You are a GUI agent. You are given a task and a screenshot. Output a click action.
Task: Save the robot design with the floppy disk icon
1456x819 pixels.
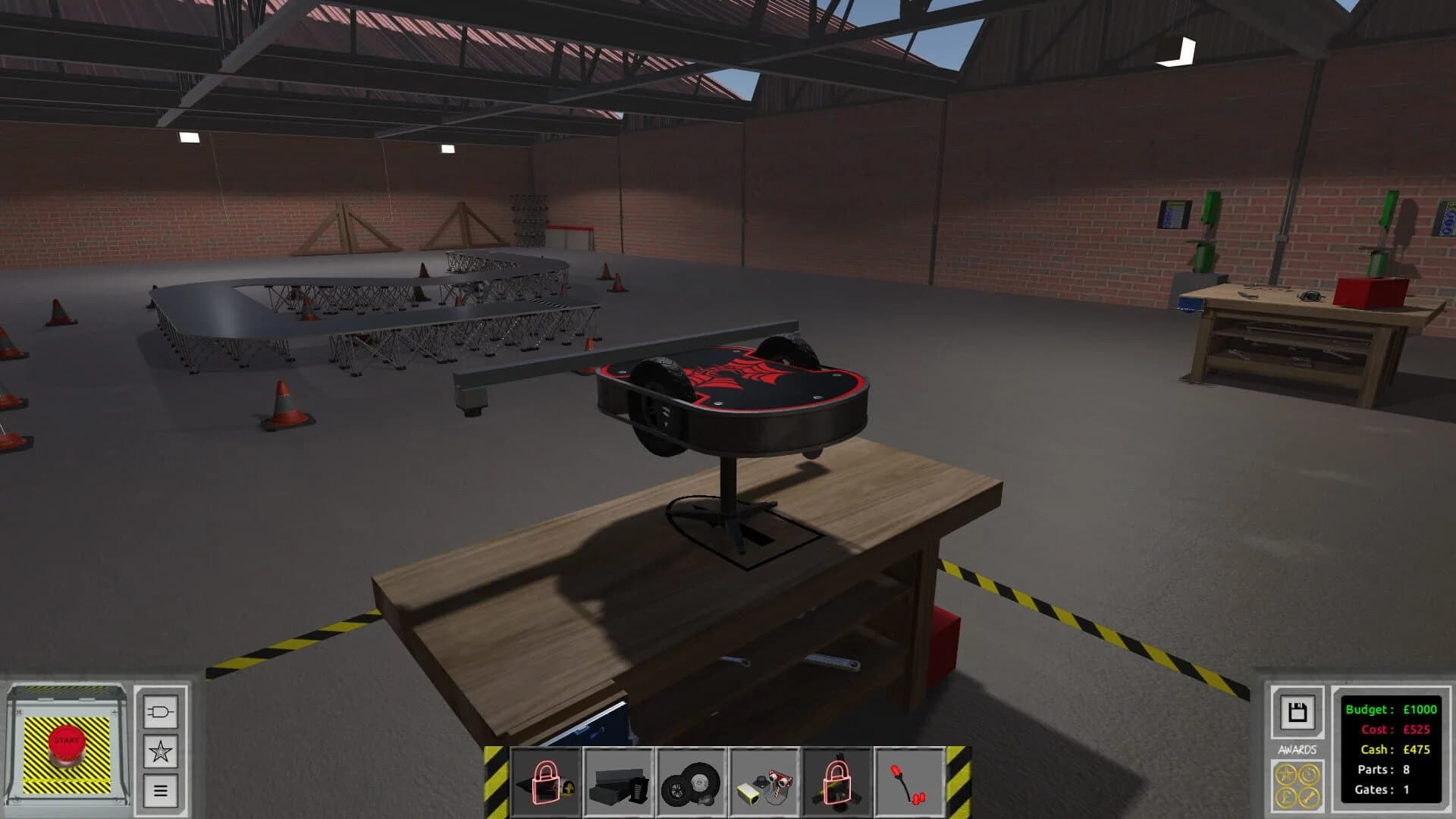(1297, 711)
